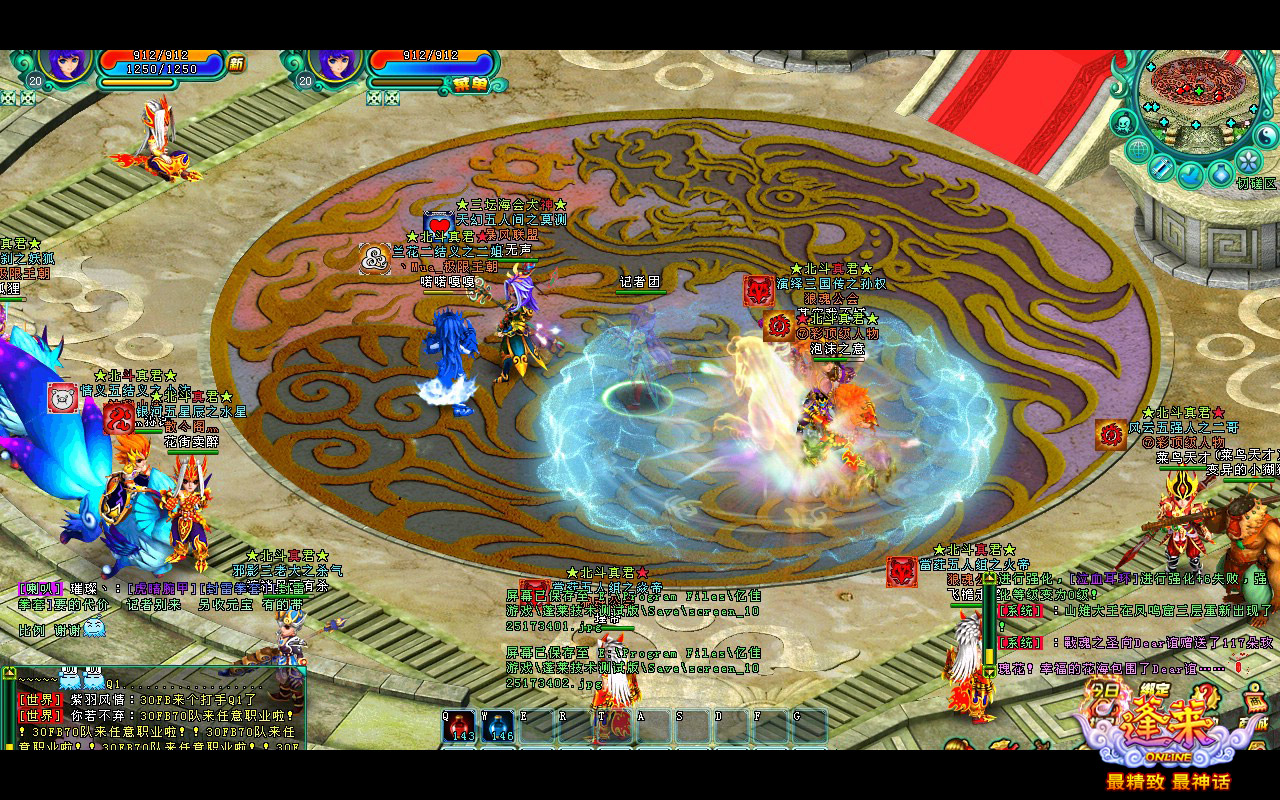Click the player's purple-haired portrait
Screen dimensions: 1280x800
click(x=67, y=65)
